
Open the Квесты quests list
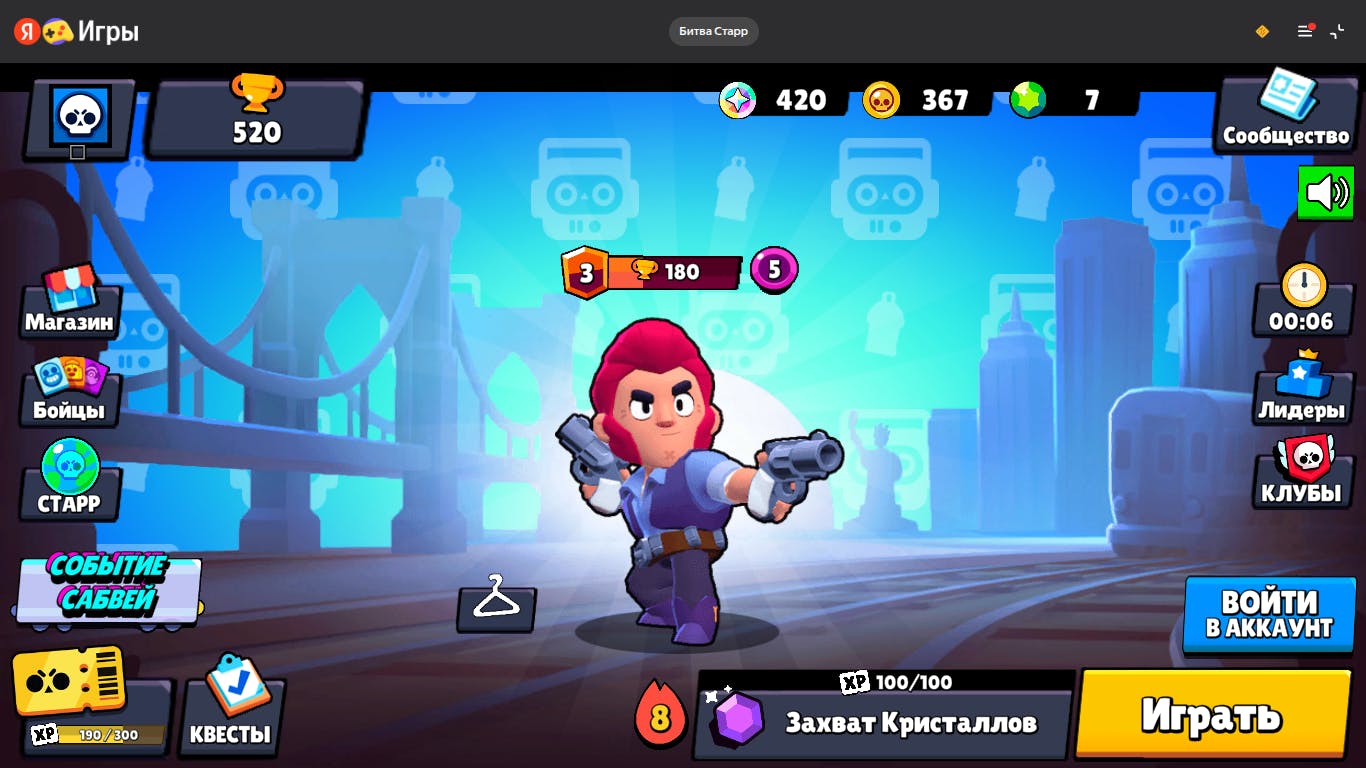[x=232, y=707]
